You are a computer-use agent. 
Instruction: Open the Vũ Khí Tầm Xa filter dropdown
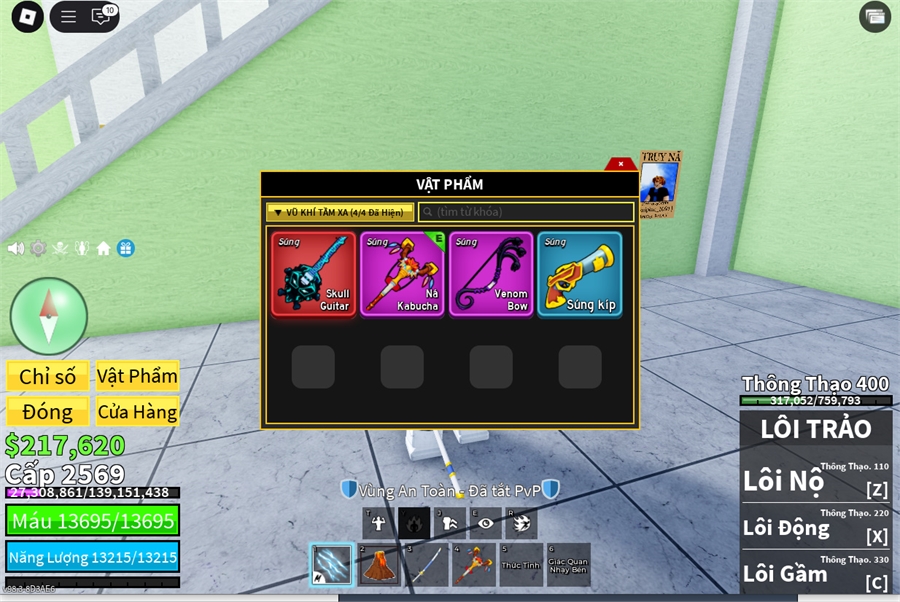tap(340, 212)
